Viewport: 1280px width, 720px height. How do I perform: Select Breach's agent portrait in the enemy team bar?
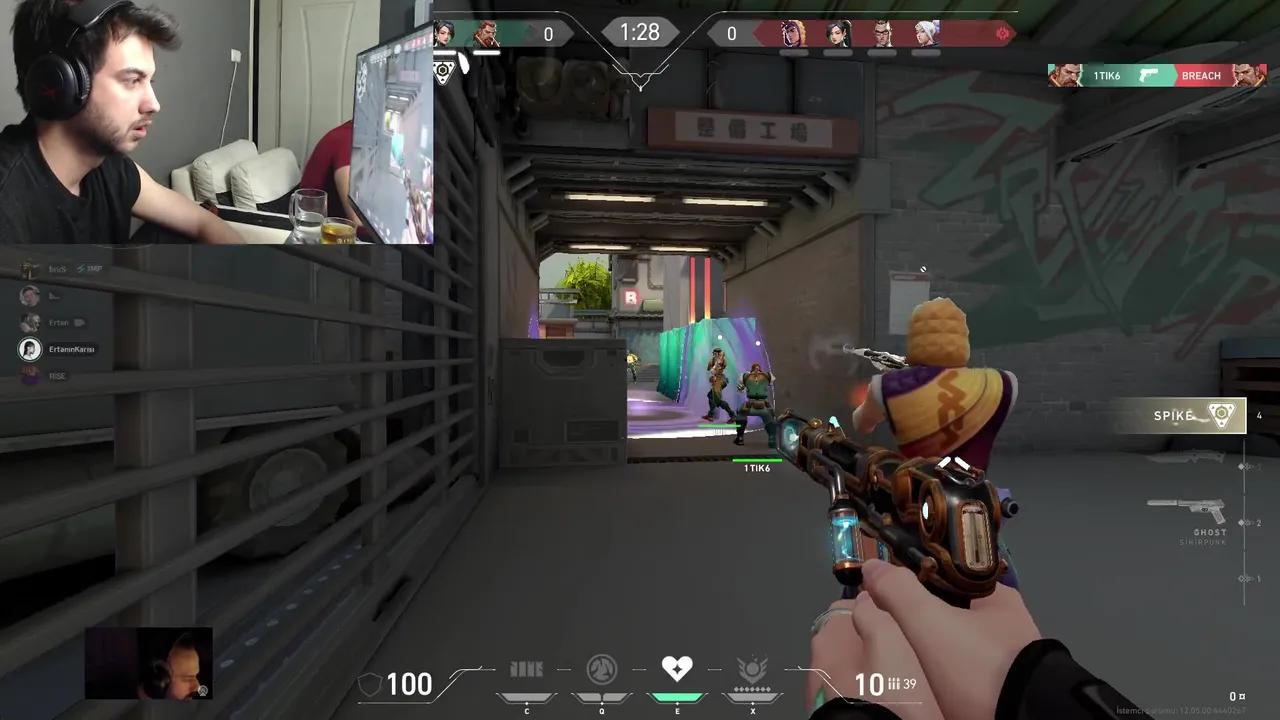[x=880, y=33]
